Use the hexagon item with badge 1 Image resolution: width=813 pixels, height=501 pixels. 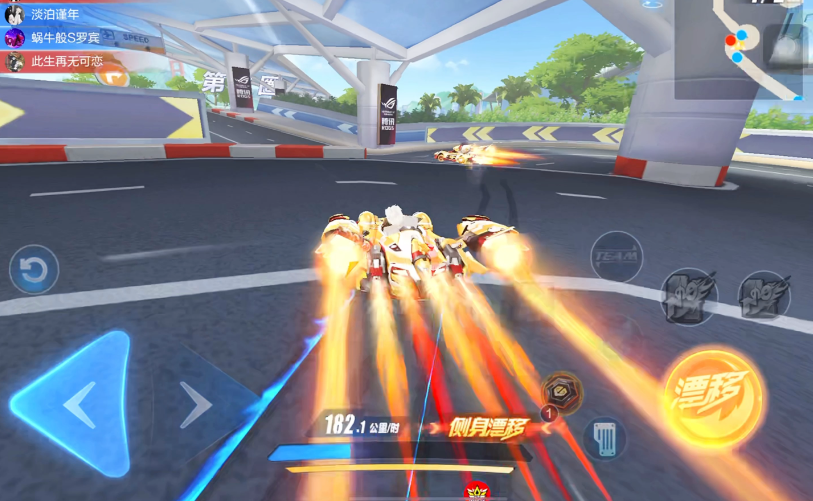(562, 392)
